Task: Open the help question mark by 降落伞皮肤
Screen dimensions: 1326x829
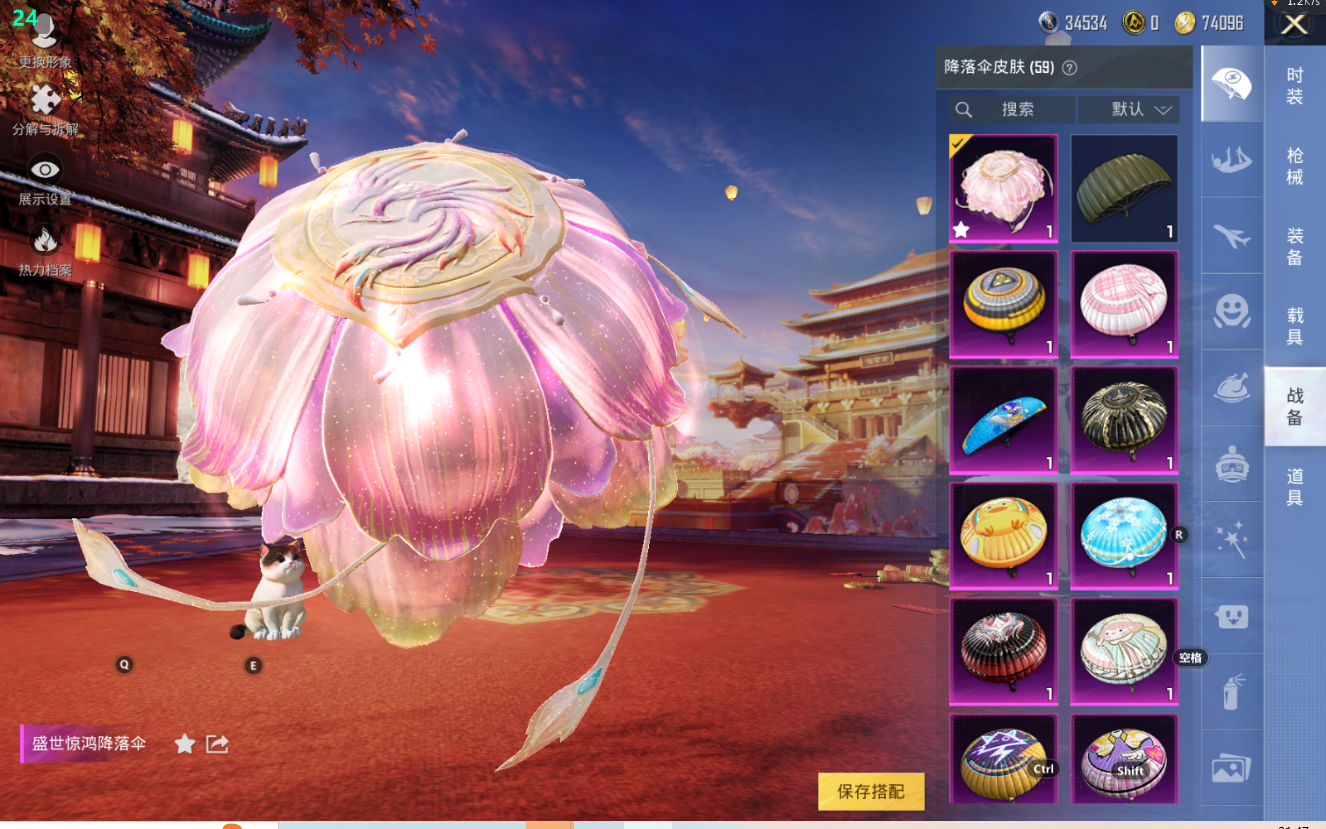Action: point(1069,68)
